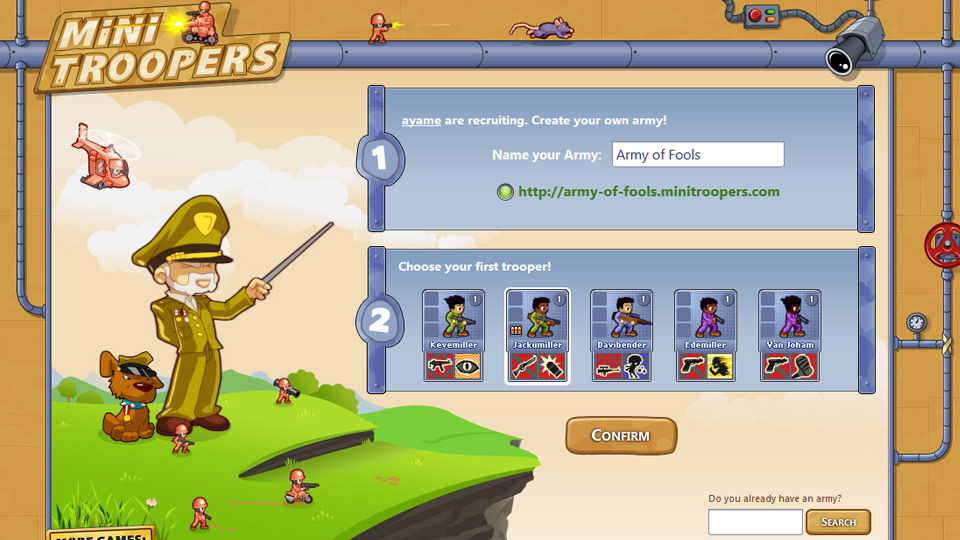Search for an existing army

coord(838,522)
